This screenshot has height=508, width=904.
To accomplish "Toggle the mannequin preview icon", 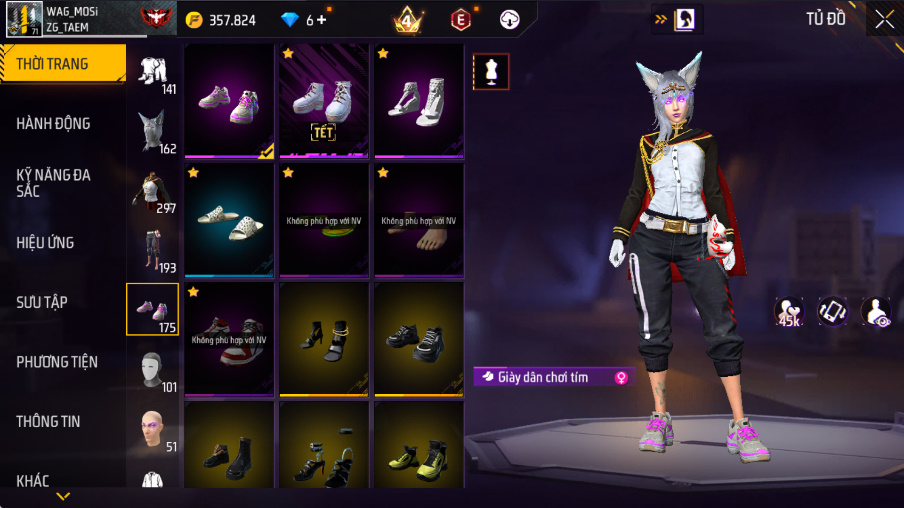I will tap(491, 72).
